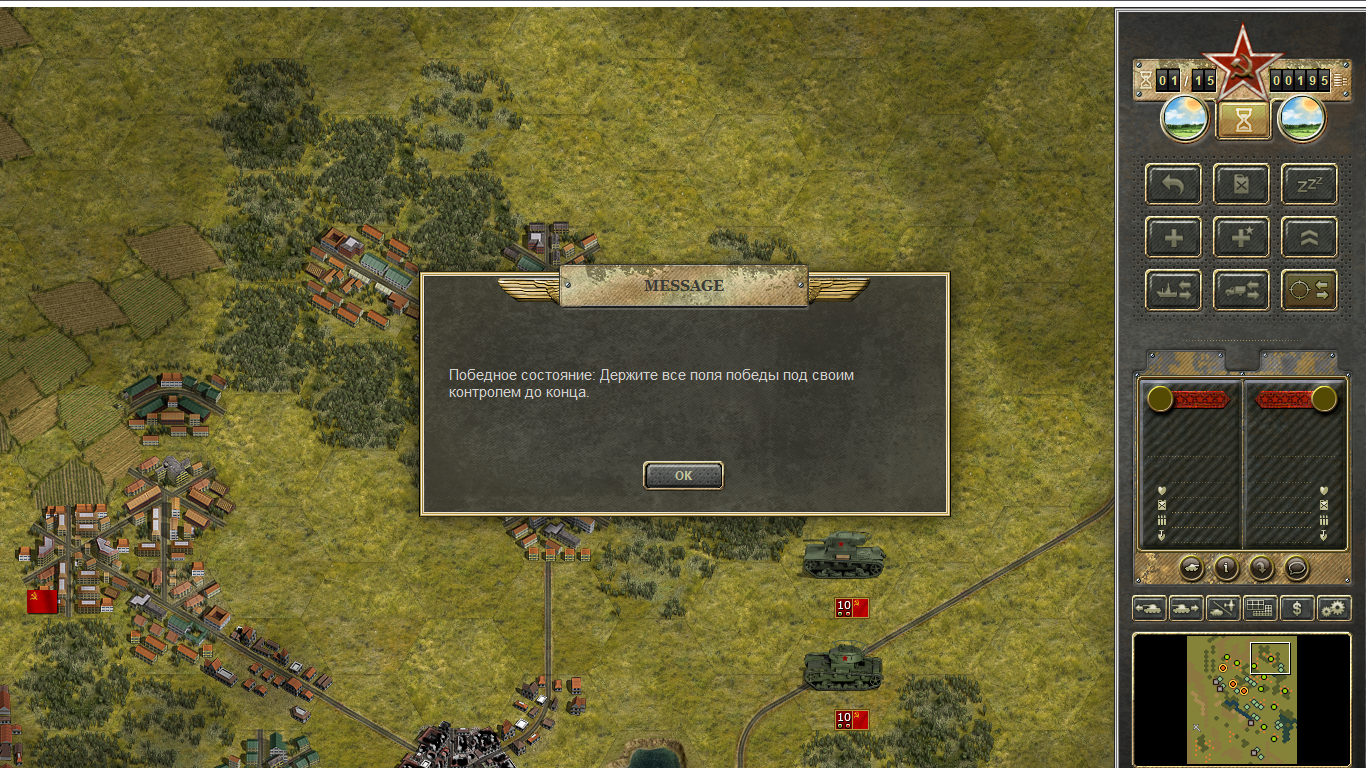The height and width of the screenshot is (768, 1366).
Task: Select the previous unit tank-arrow button
Action: [x=1150, y=607]
